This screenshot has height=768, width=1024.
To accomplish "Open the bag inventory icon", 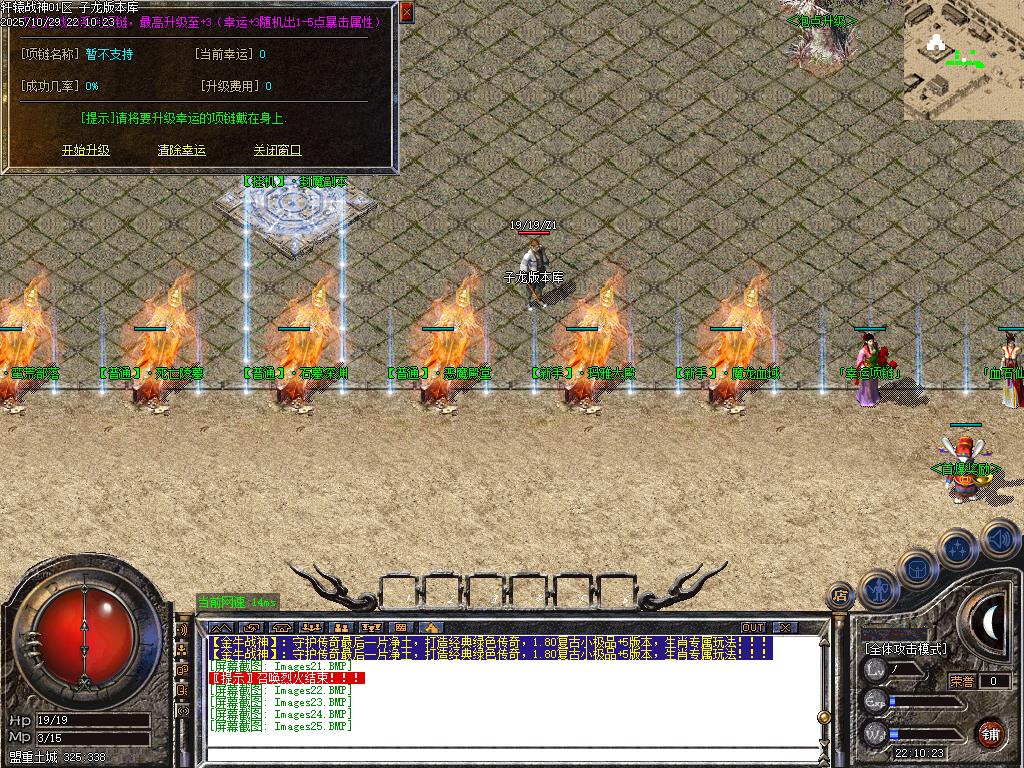I will coord(918,569).
